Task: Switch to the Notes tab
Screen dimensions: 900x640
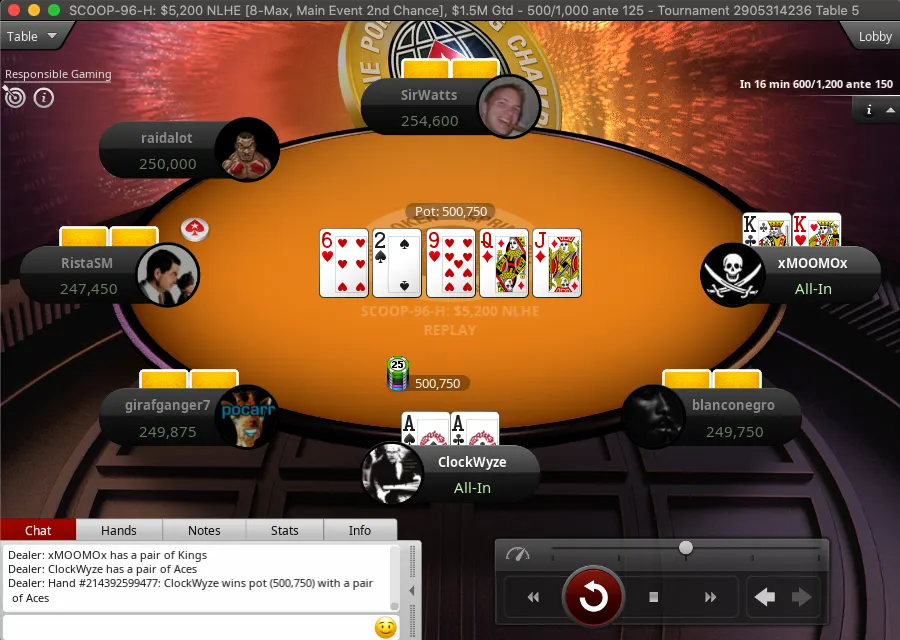Action: (204, 530)
